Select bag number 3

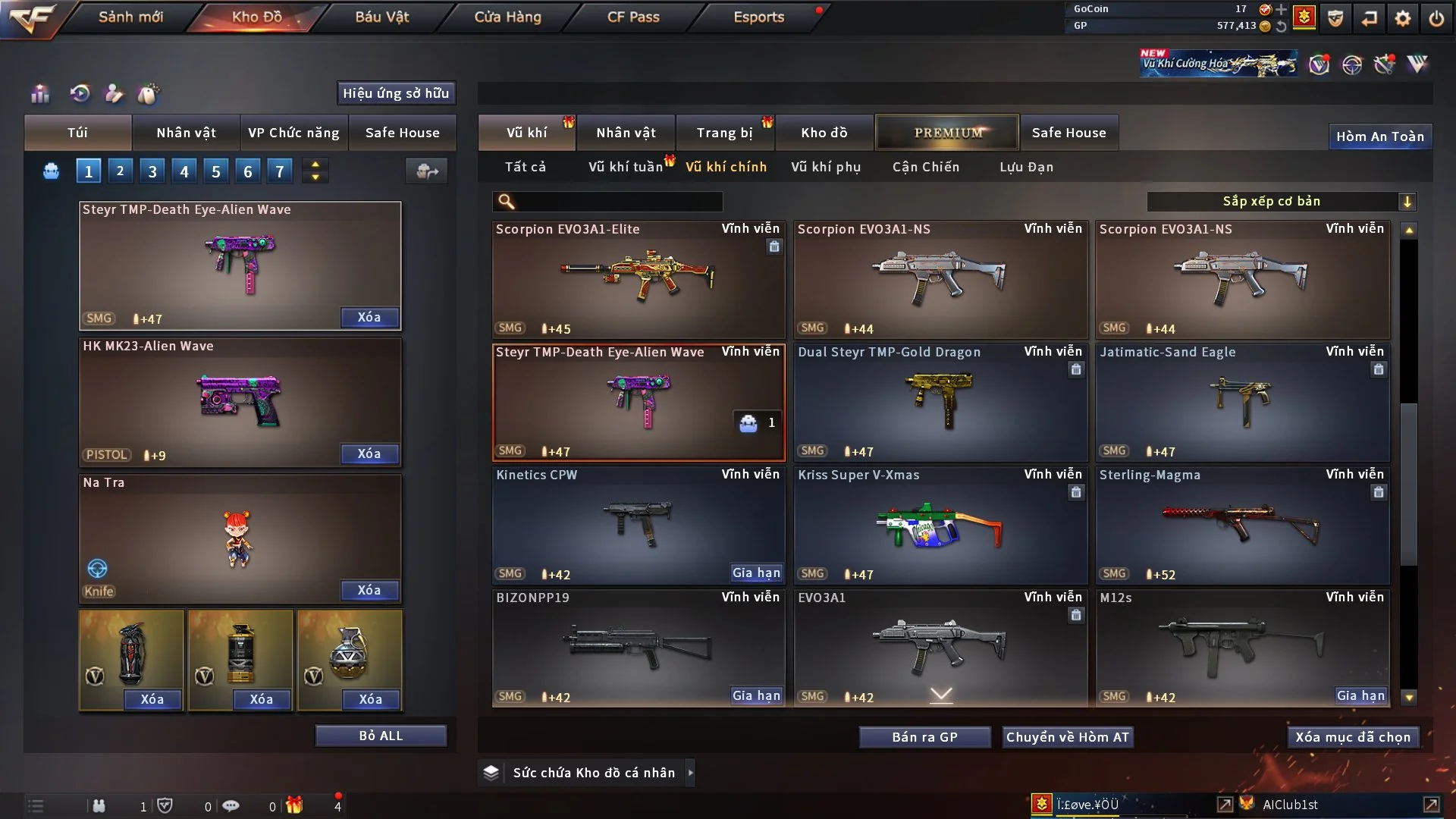[152, 171]
